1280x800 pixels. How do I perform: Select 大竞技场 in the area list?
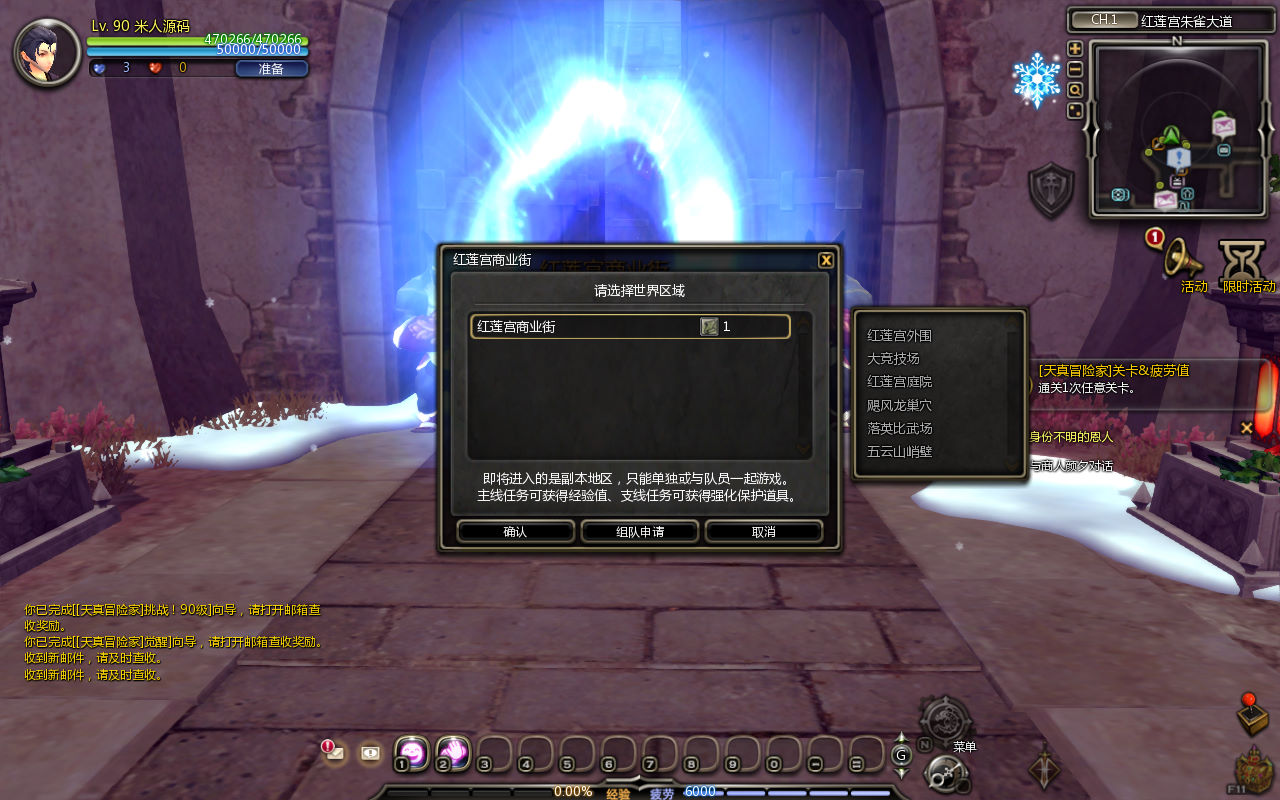coord(893,359)
